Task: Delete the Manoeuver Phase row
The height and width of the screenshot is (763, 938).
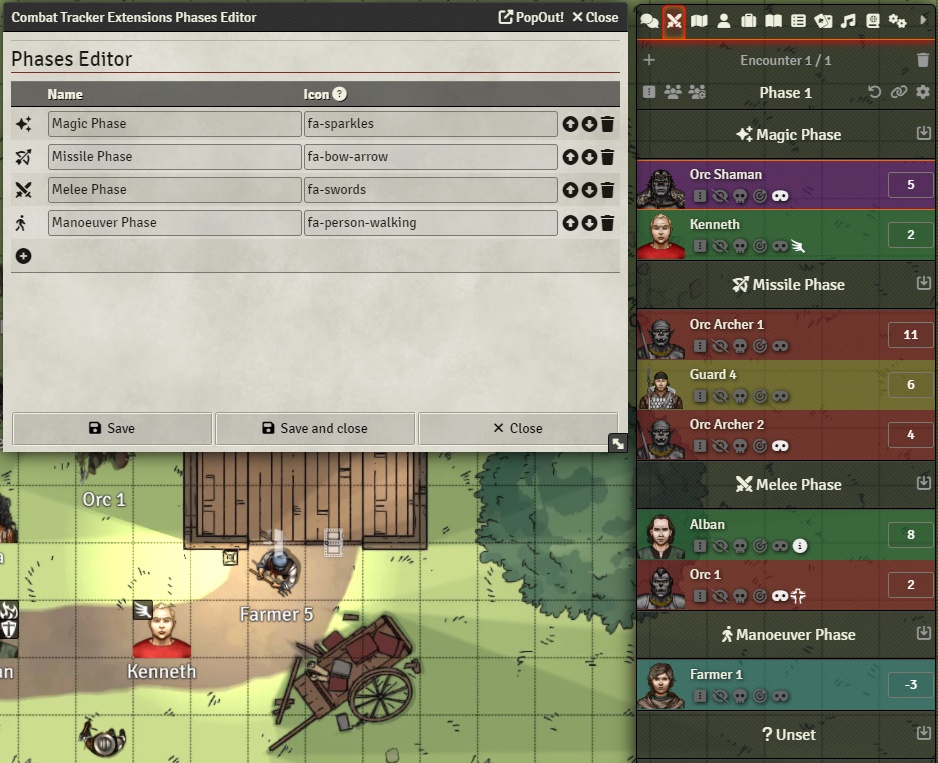Action: [607, 223]
